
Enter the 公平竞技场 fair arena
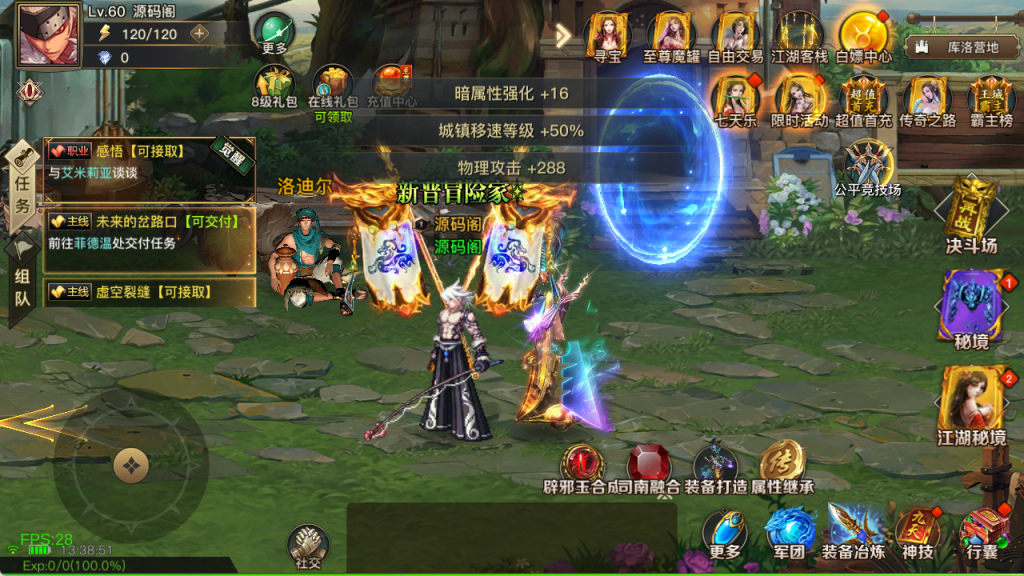(x=867, y=164)
